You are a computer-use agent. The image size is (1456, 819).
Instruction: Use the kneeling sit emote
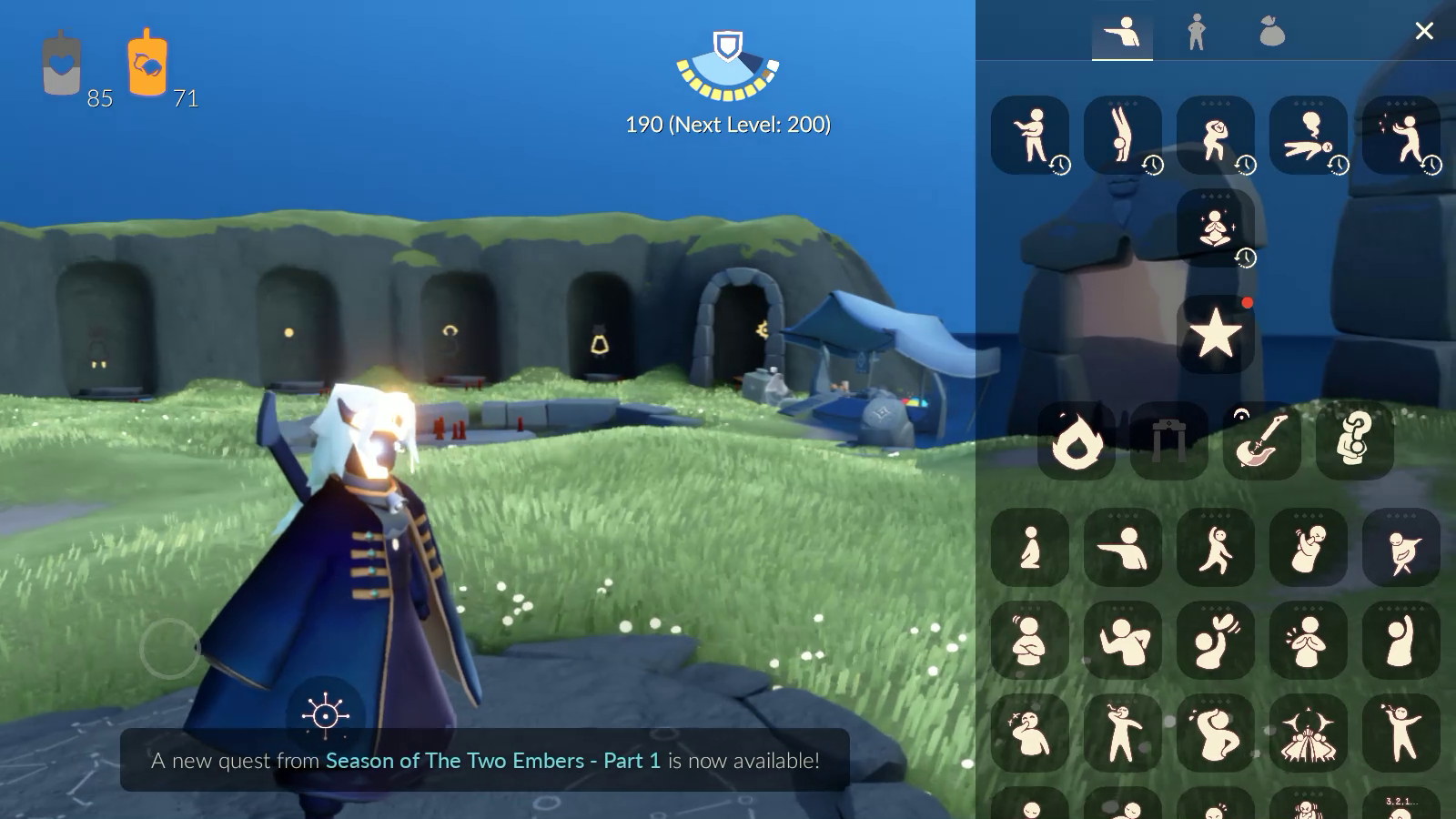click(x=1029, y=548)
